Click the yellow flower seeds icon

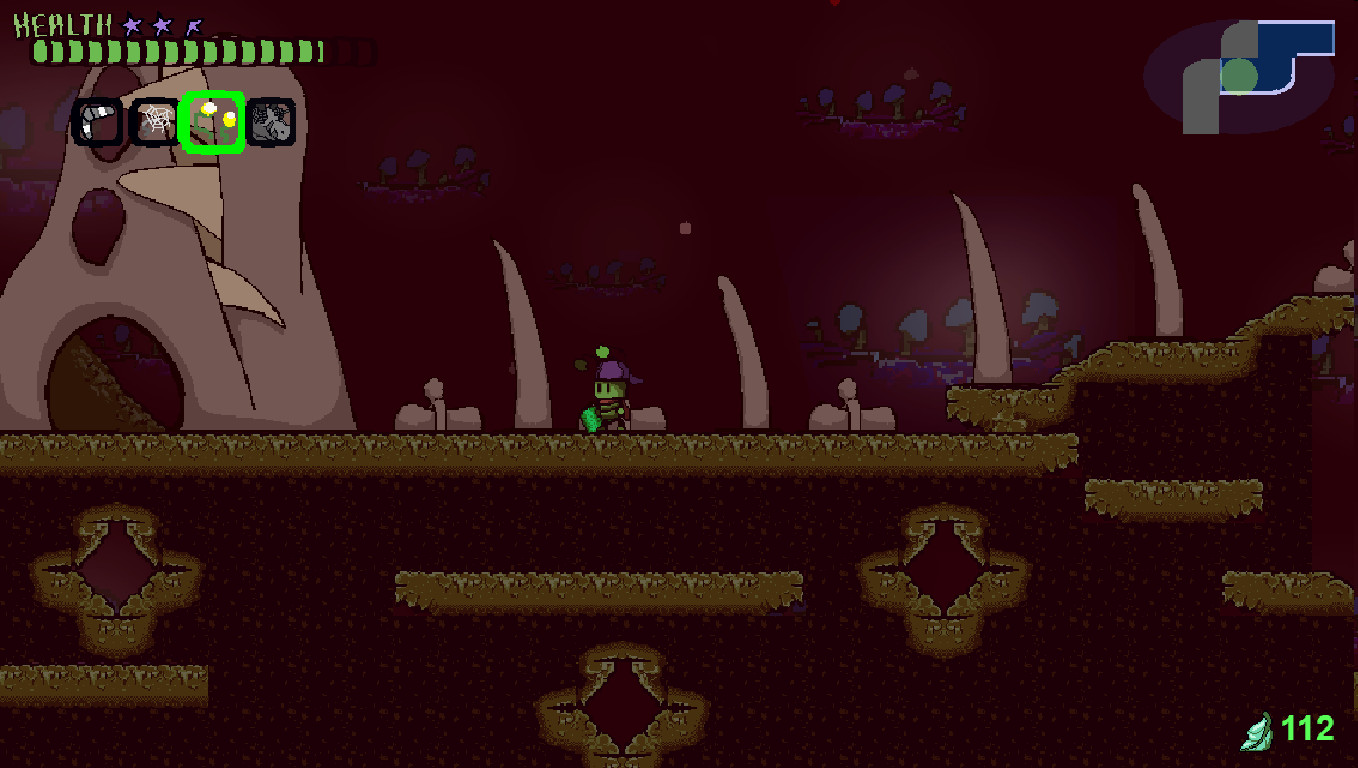(x=213, y=122)
